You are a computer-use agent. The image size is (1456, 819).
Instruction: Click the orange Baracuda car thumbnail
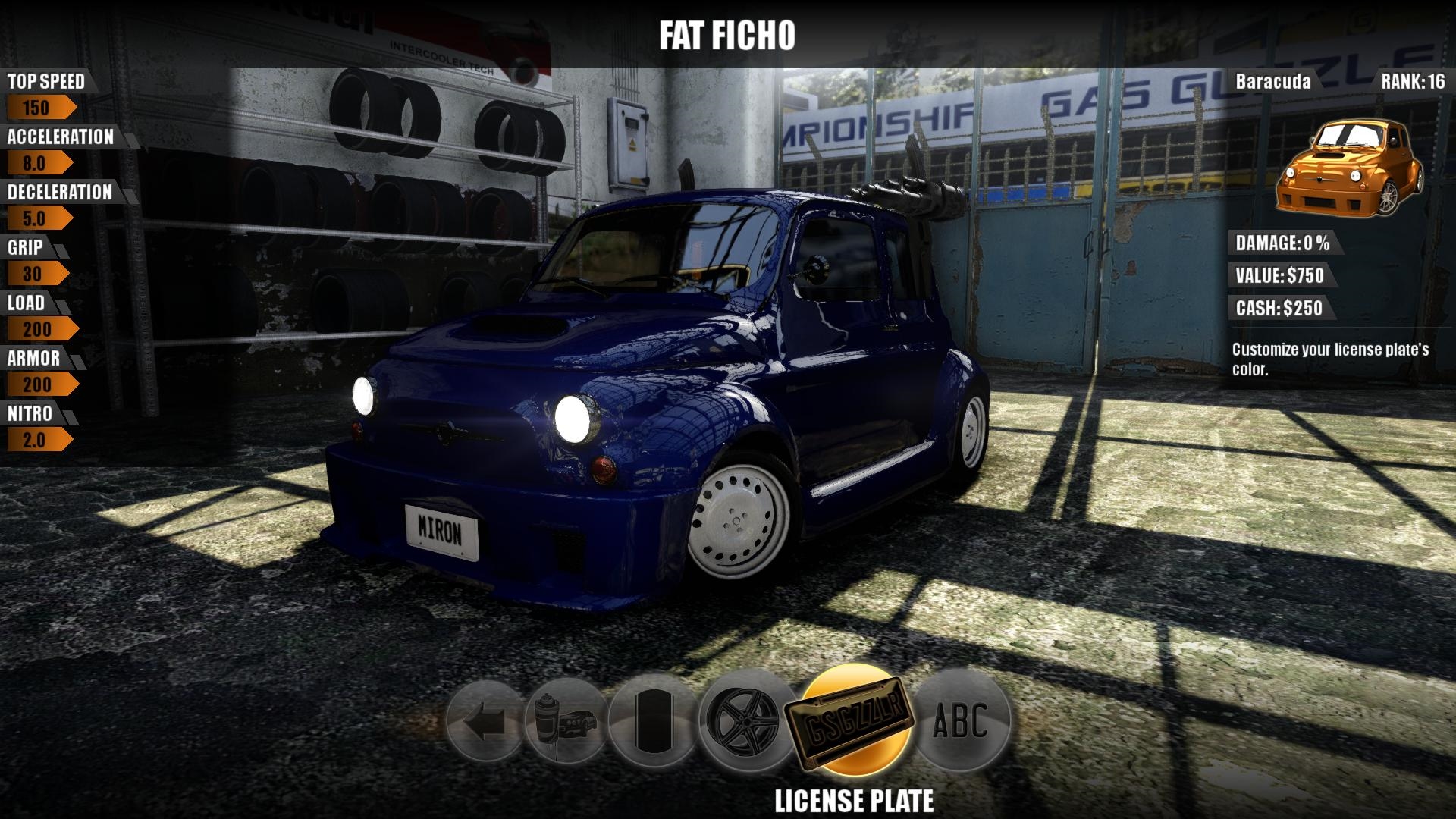(x=1348, y=167)
